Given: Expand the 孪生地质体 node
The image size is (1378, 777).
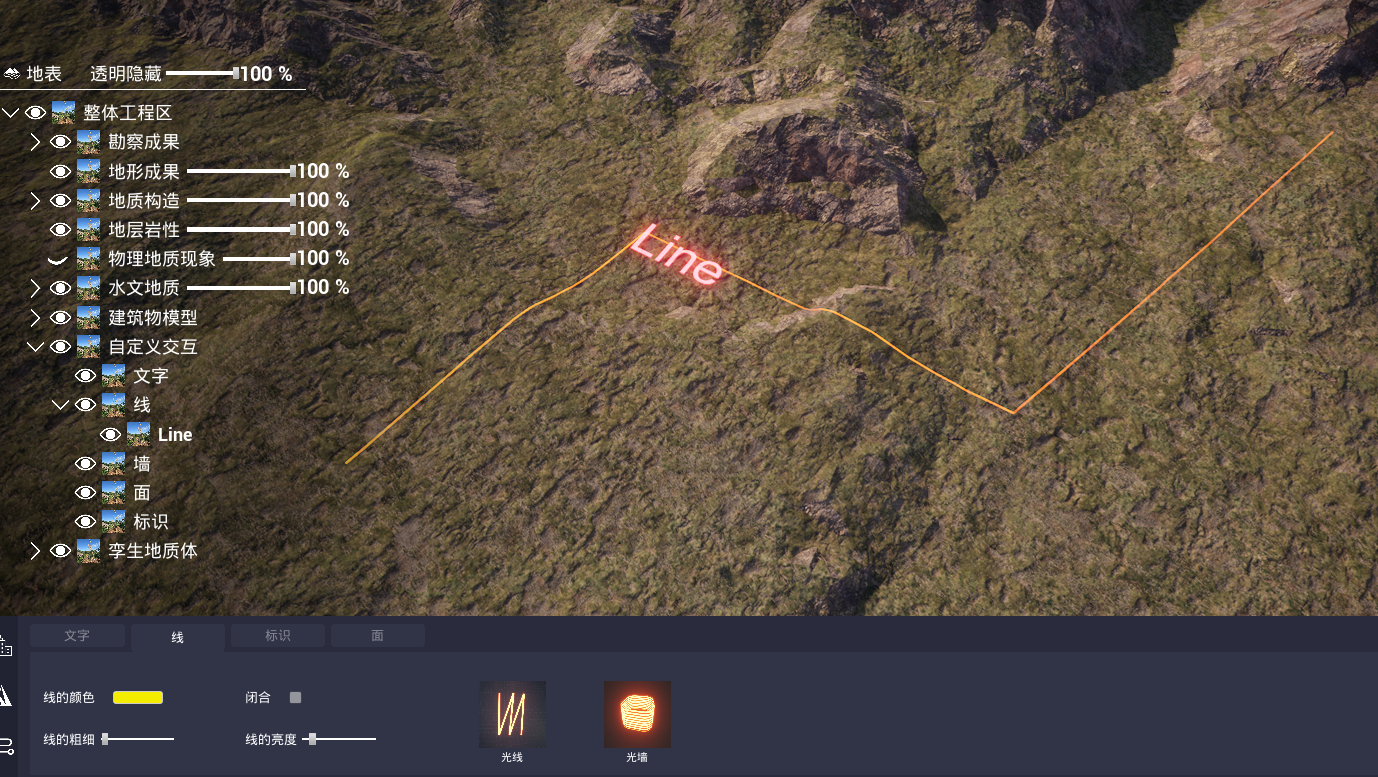Looking at the screenshot, I should point(36,551).
